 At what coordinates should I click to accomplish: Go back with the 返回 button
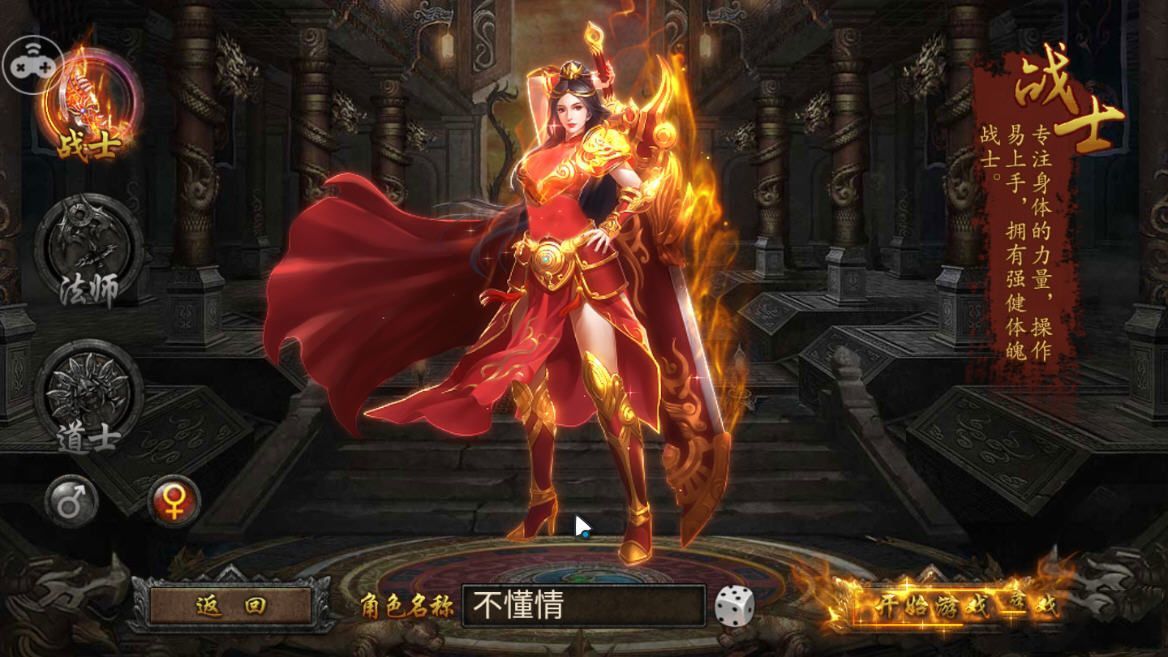pos(231,605)
